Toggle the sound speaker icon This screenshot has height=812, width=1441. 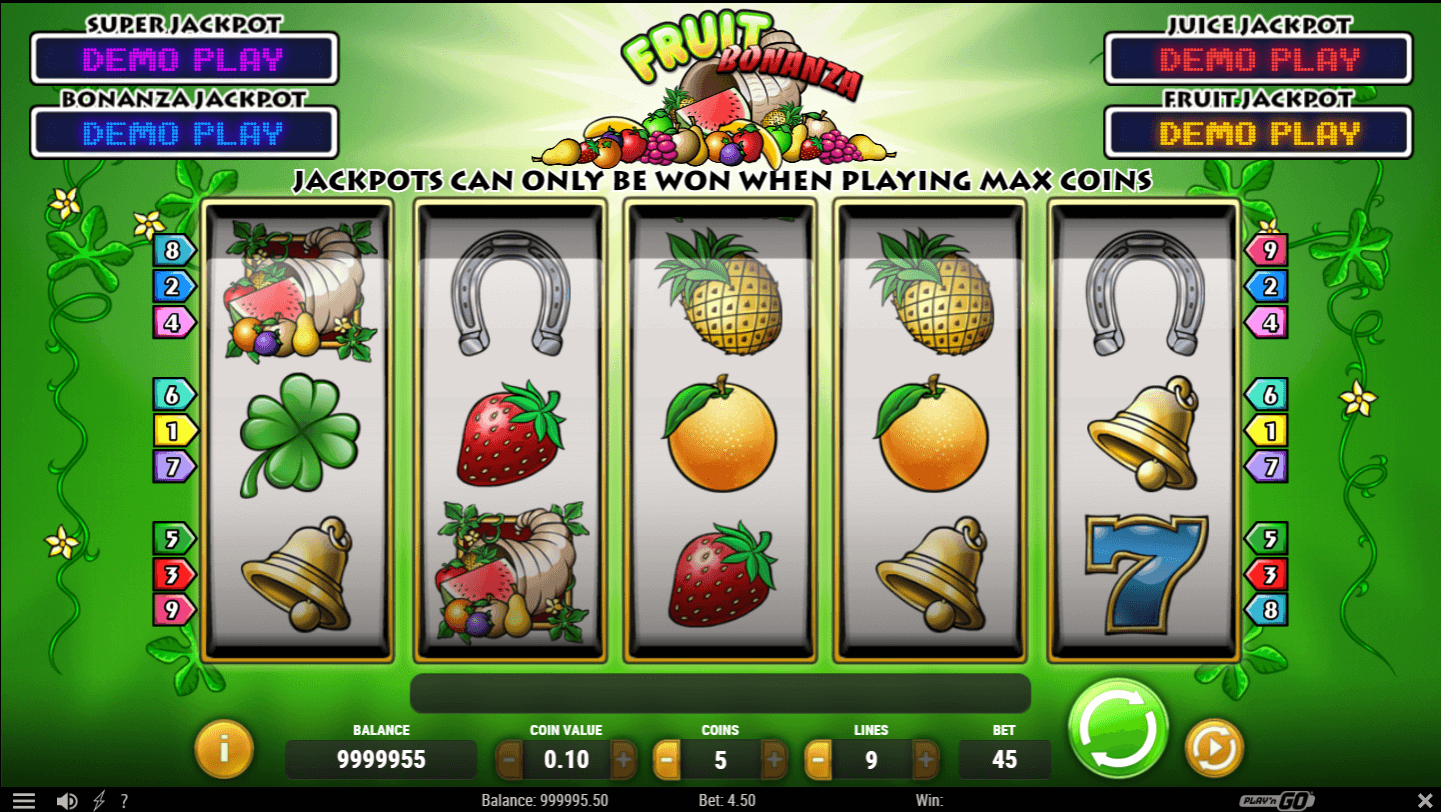67,801
